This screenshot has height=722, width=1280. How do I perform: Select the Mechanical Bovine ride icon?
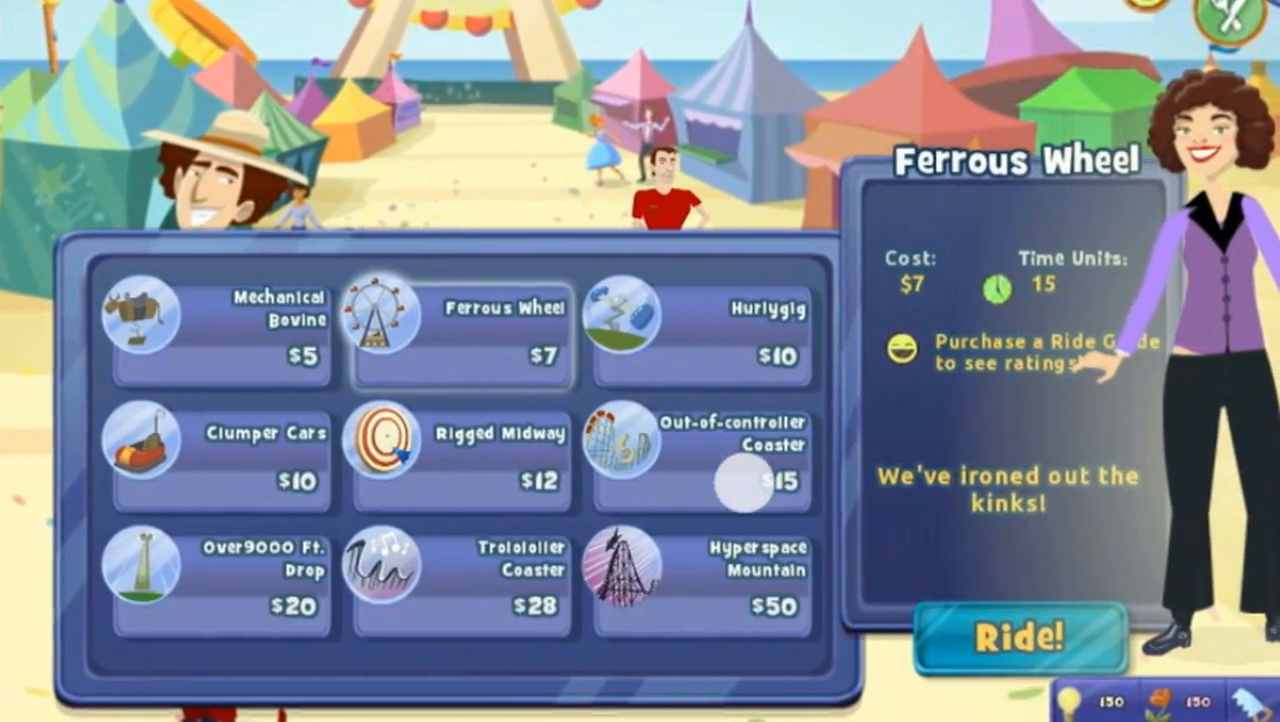[x=140, y=315]
